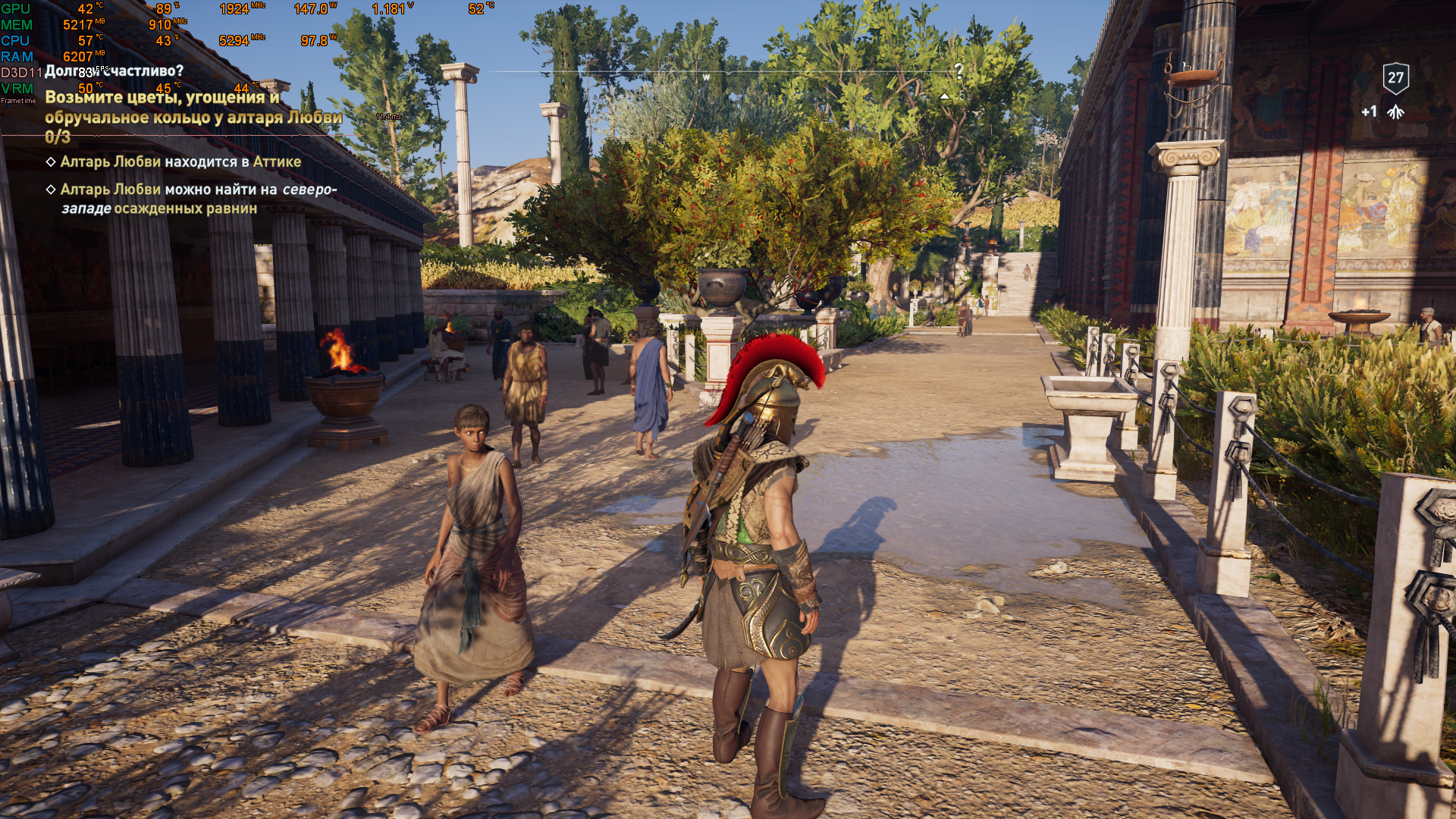Select the hint "Алтарь Любви находится в Аттике"
This screenshot has width=1456, height=819.
tap(180, 162)
